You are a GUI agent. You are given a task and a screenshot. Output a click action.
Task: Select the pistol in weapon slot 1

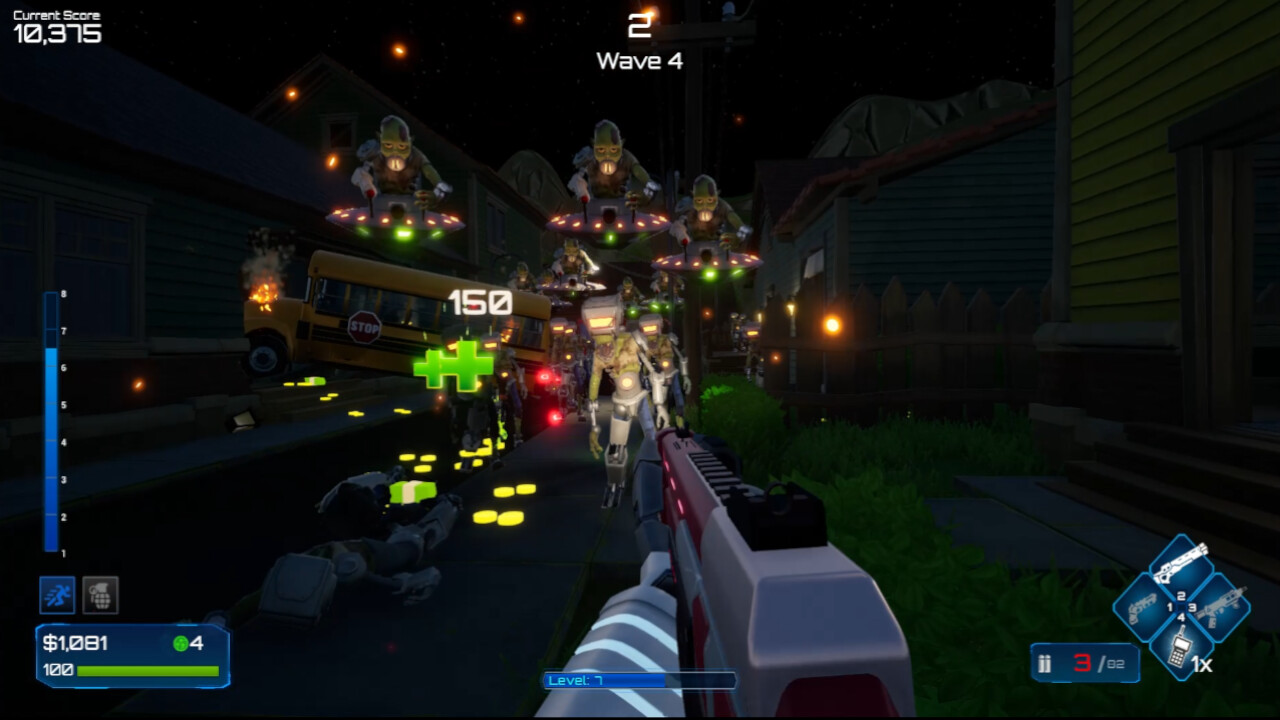point(1140,607)
